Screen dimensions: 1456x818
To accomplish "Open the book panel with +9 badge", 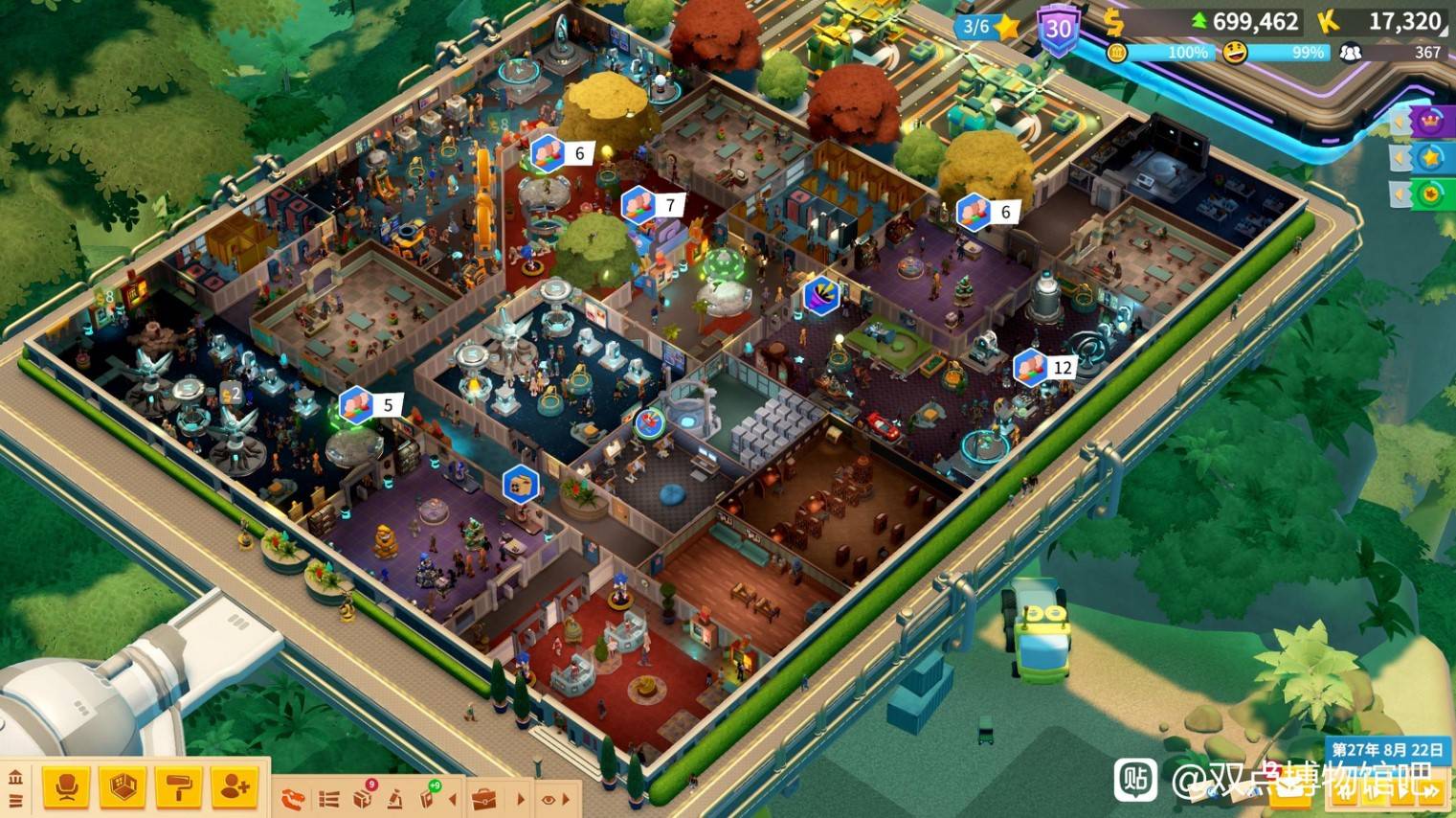I will coord(428,797).
